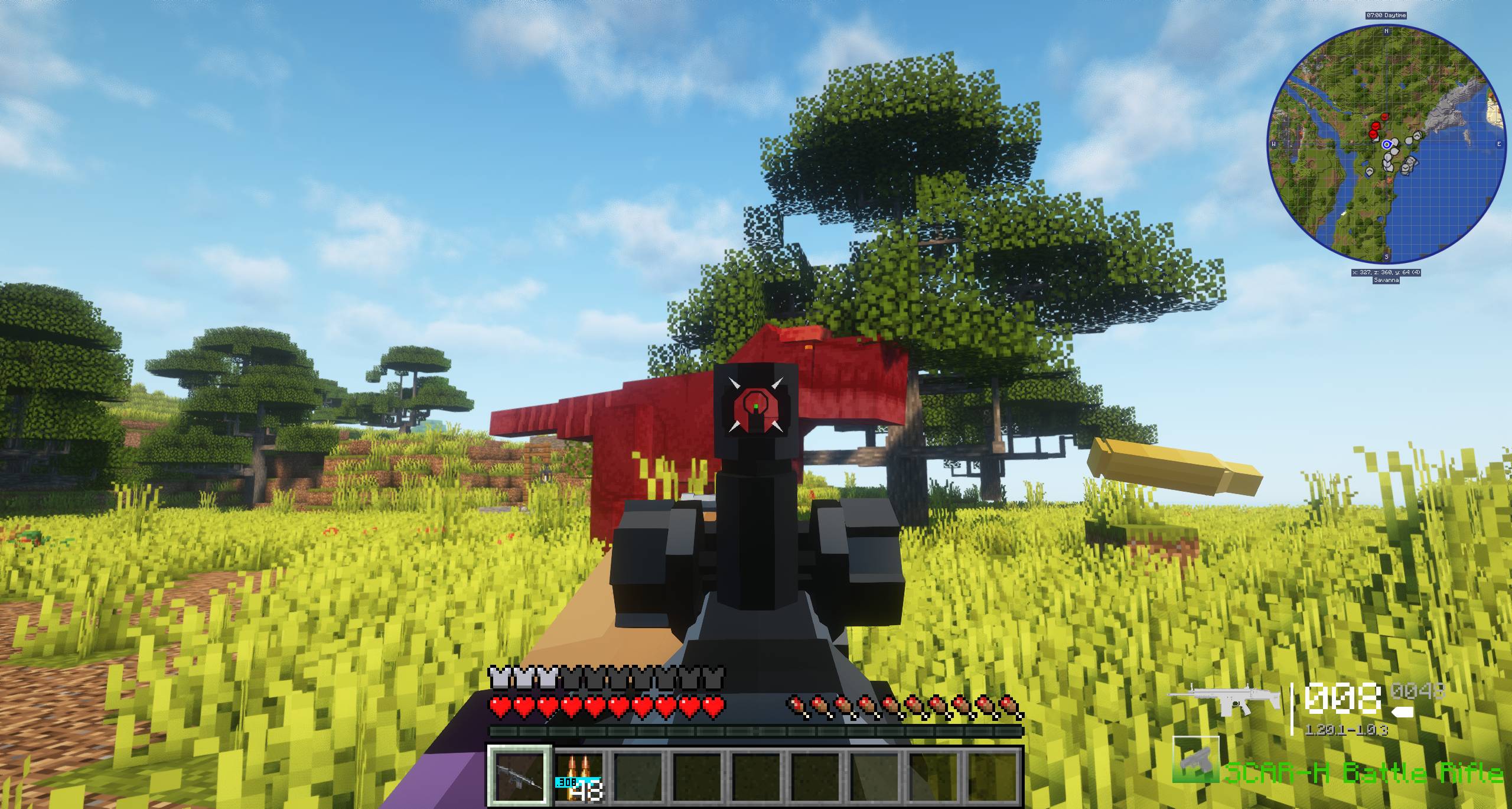Viewport: 1512px width, 809px height.
Task: Click the blue player arrow on the minimap
Action: point(1387,144)
